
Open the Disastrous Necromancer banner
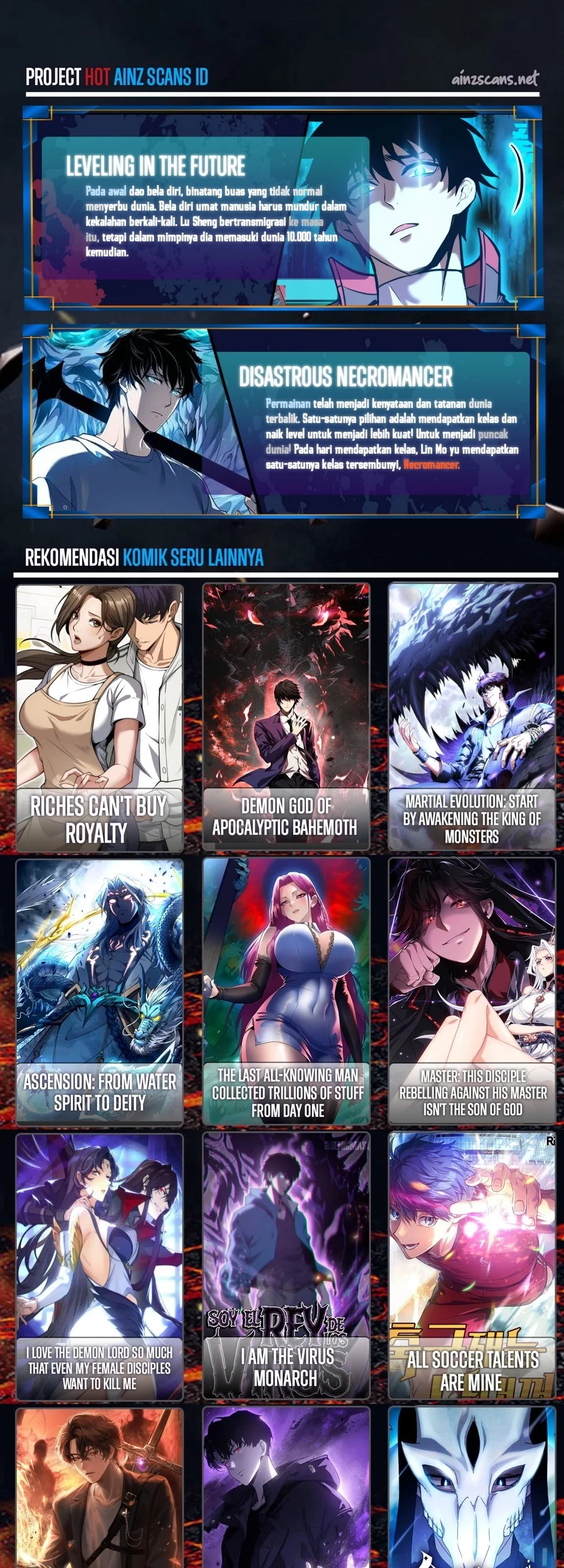pos(282,420)
